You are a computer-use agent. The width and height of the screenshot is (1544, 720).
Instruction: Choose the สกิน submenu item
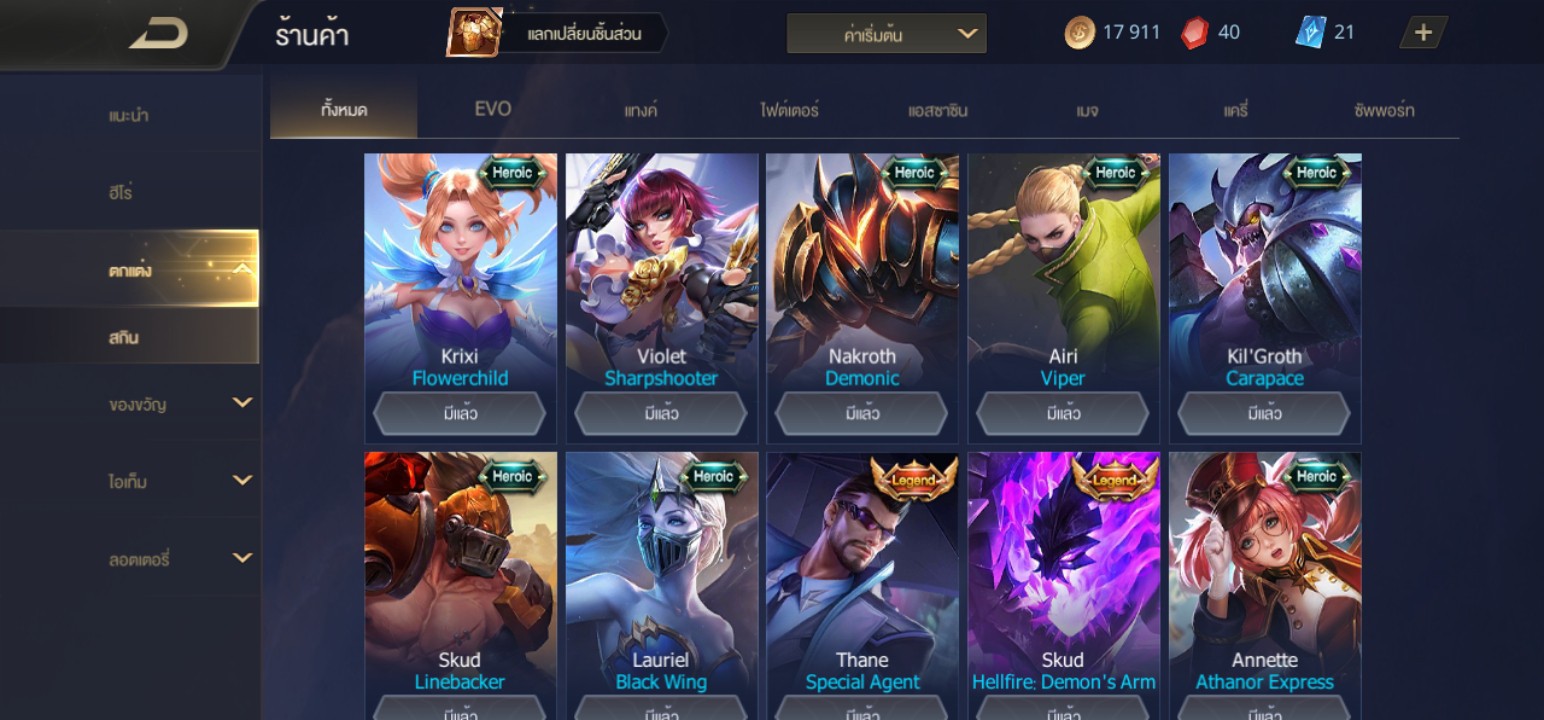coord(124,337)
